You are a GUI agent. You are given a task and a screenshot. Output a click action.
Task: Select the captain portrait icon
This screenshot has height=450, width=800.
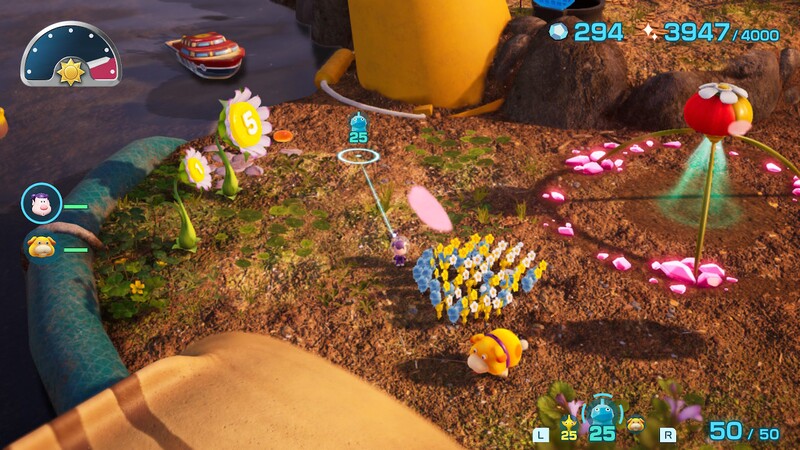coord(41,204)
